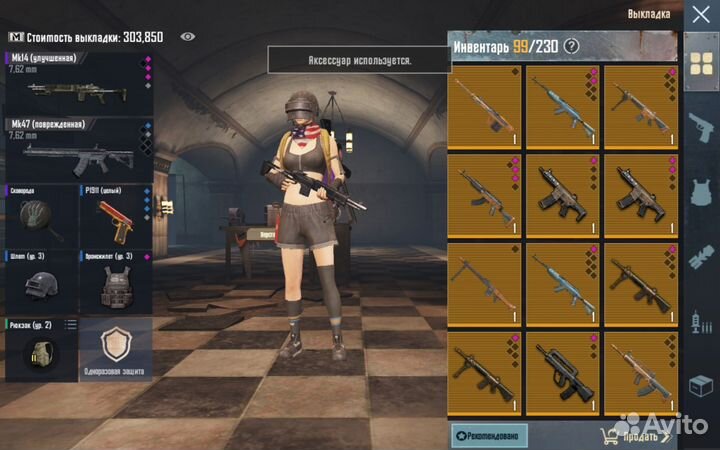720x450 pixels.
Task: Open the armor vest category tab
Action: (699, 192)
